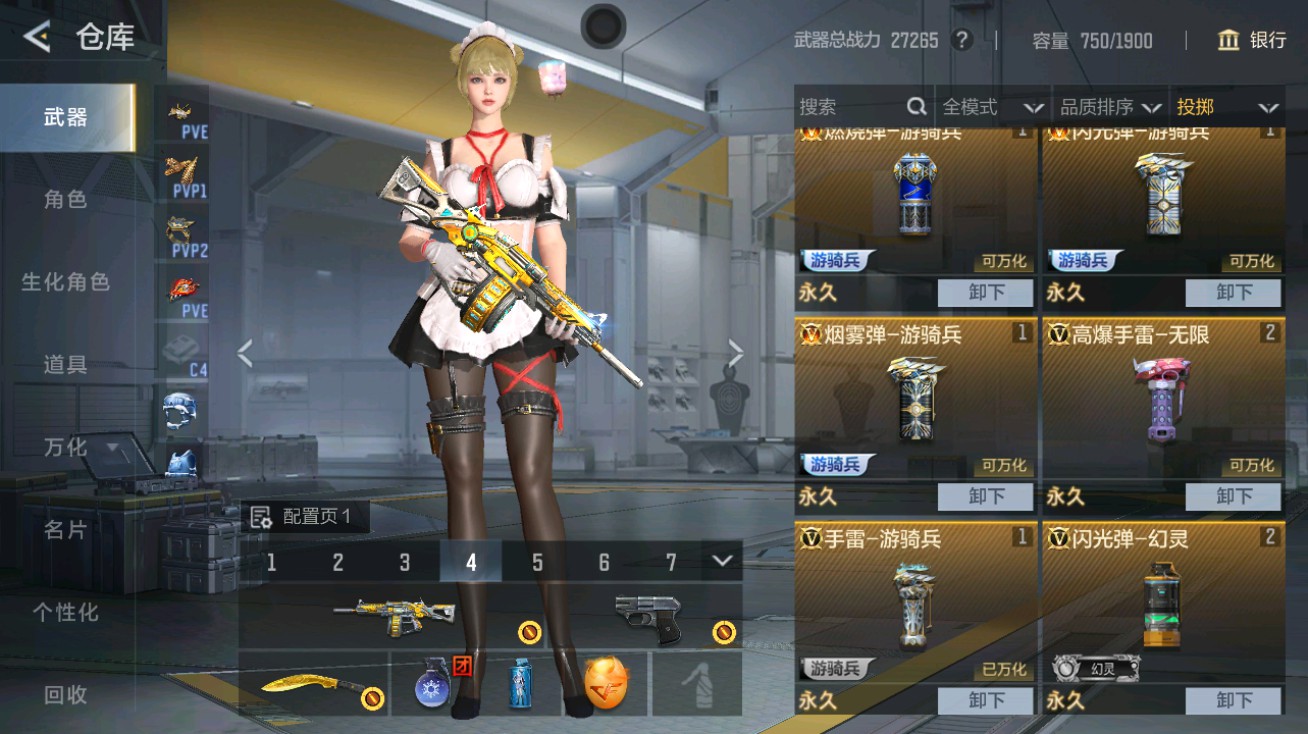
Task: Click the blue spray can loadout icon
Action: pyautogui.click(x=519, y=686)
